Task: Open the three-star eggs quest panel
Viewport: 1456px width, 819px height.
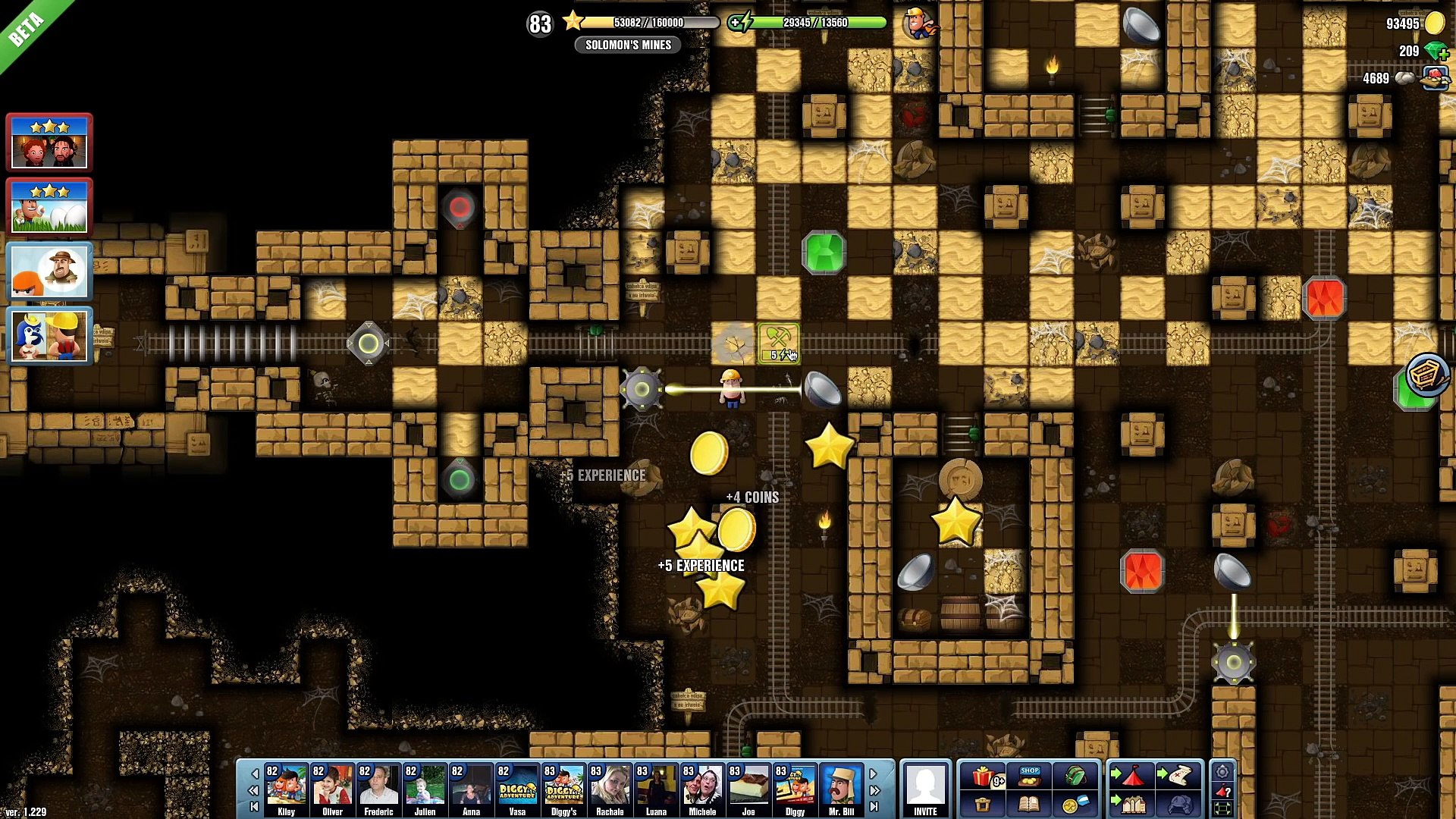Action: pos(49,206)
